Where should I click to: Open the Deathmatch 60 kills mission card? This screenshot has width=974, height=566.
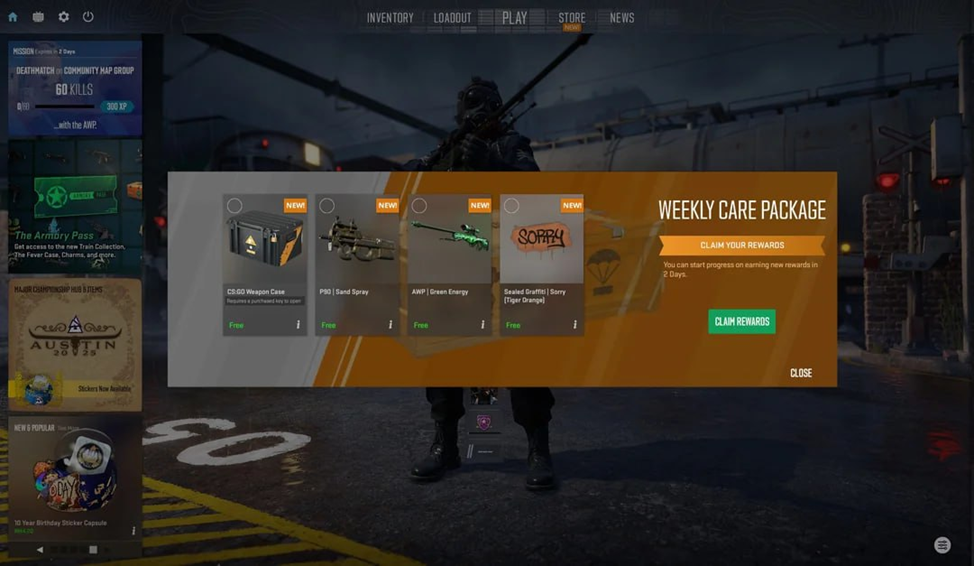pyautogui.click(x=75, y=88)
